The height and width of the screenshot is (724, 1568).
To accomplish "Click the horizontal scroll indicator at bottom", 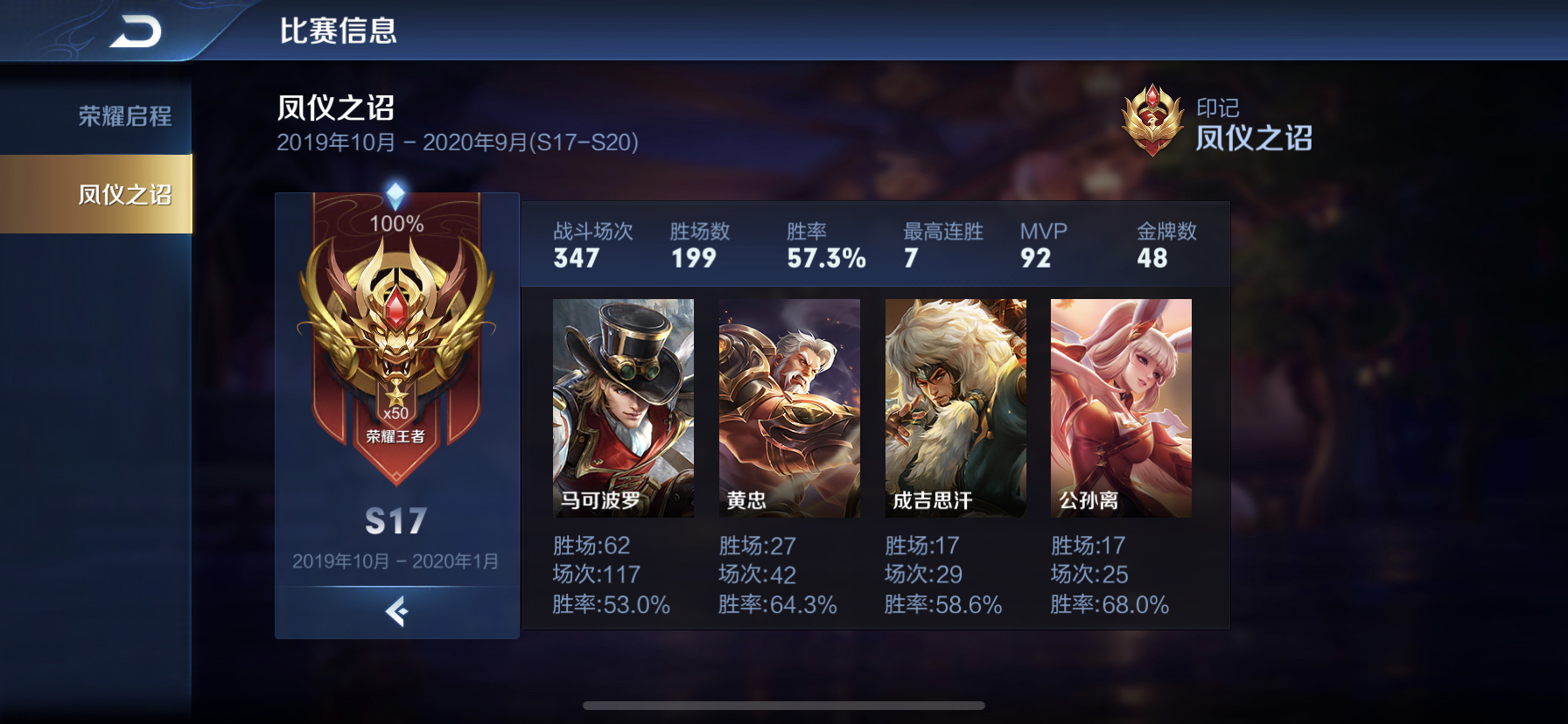I will [x=784, y=704].
